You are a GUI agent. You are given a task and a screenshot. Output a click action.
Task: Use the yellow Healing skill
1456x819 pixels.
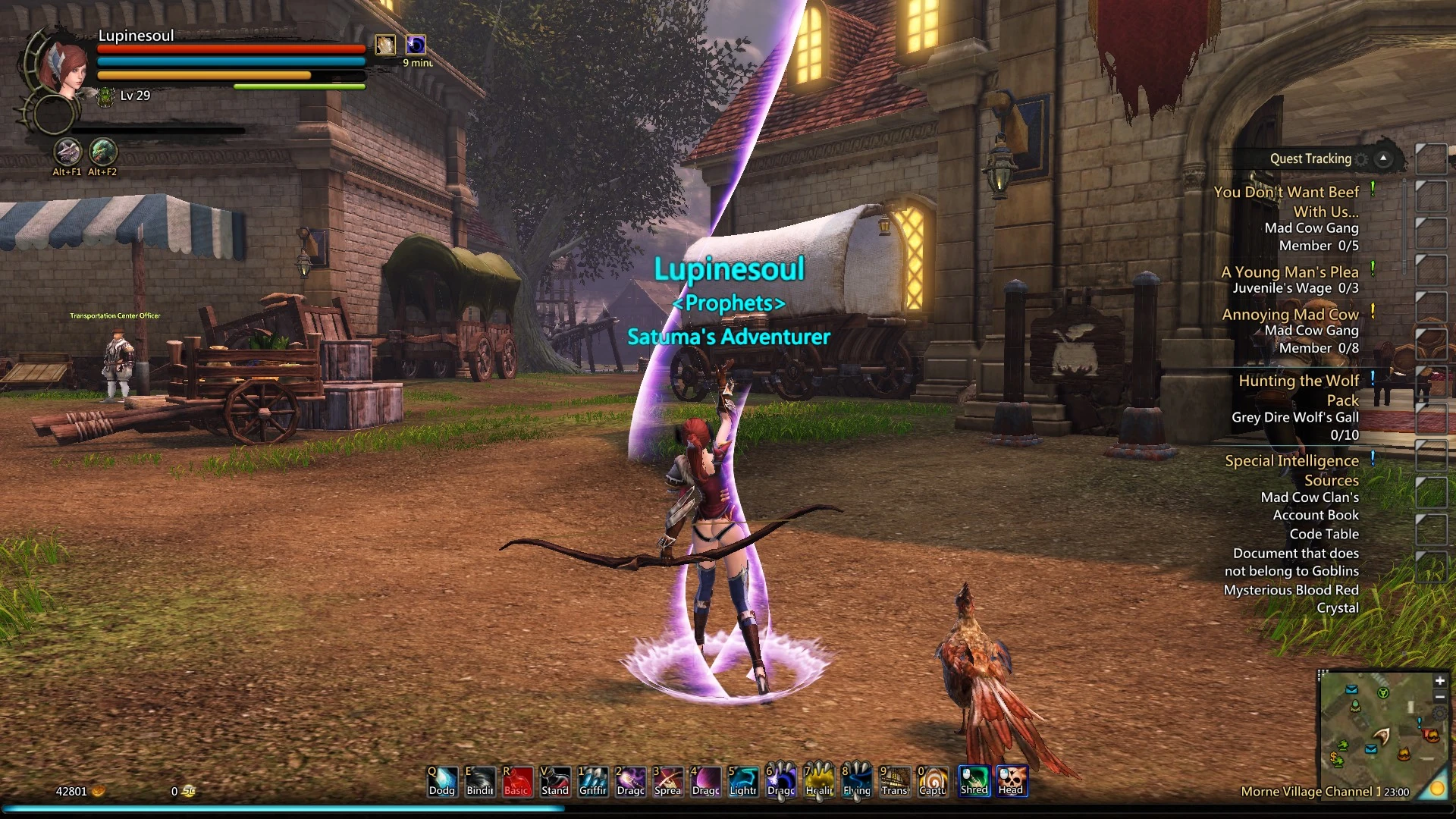coord(819,780)
